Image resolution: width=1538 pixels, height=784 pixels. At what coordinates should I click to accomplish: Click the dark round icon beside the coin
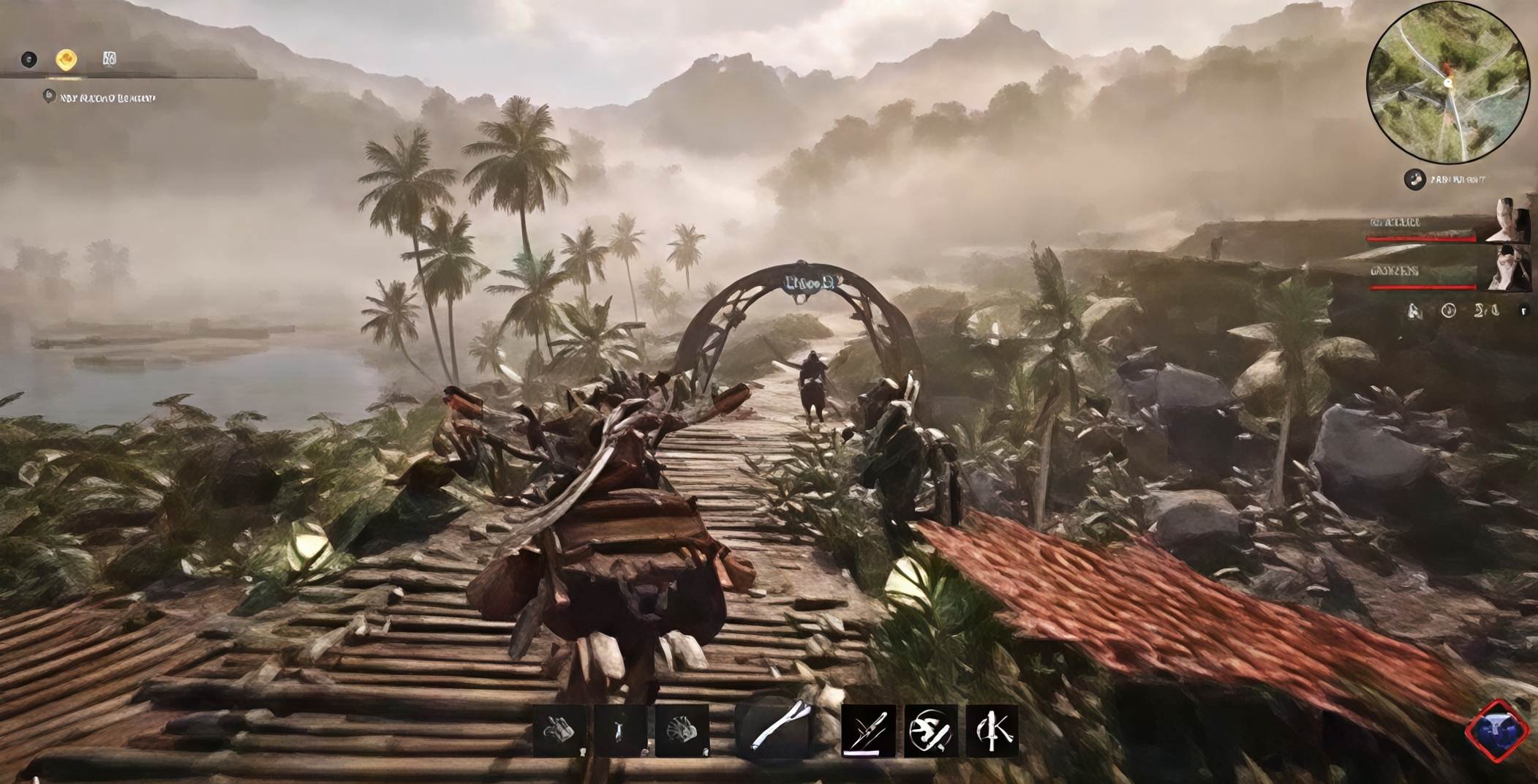29,59
